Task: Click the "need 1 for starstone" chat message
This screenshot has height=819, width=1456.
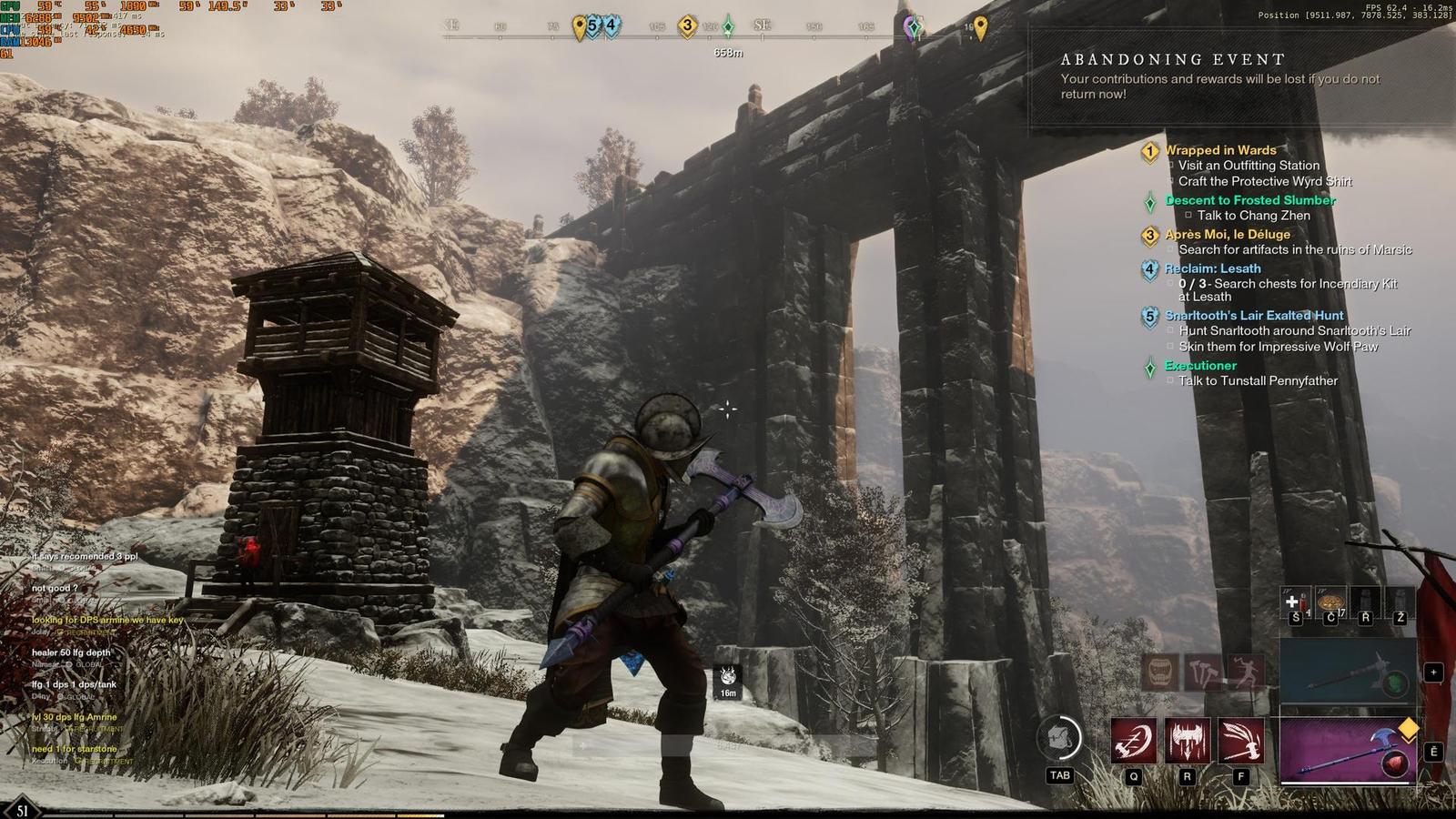Action: (75, 749)
